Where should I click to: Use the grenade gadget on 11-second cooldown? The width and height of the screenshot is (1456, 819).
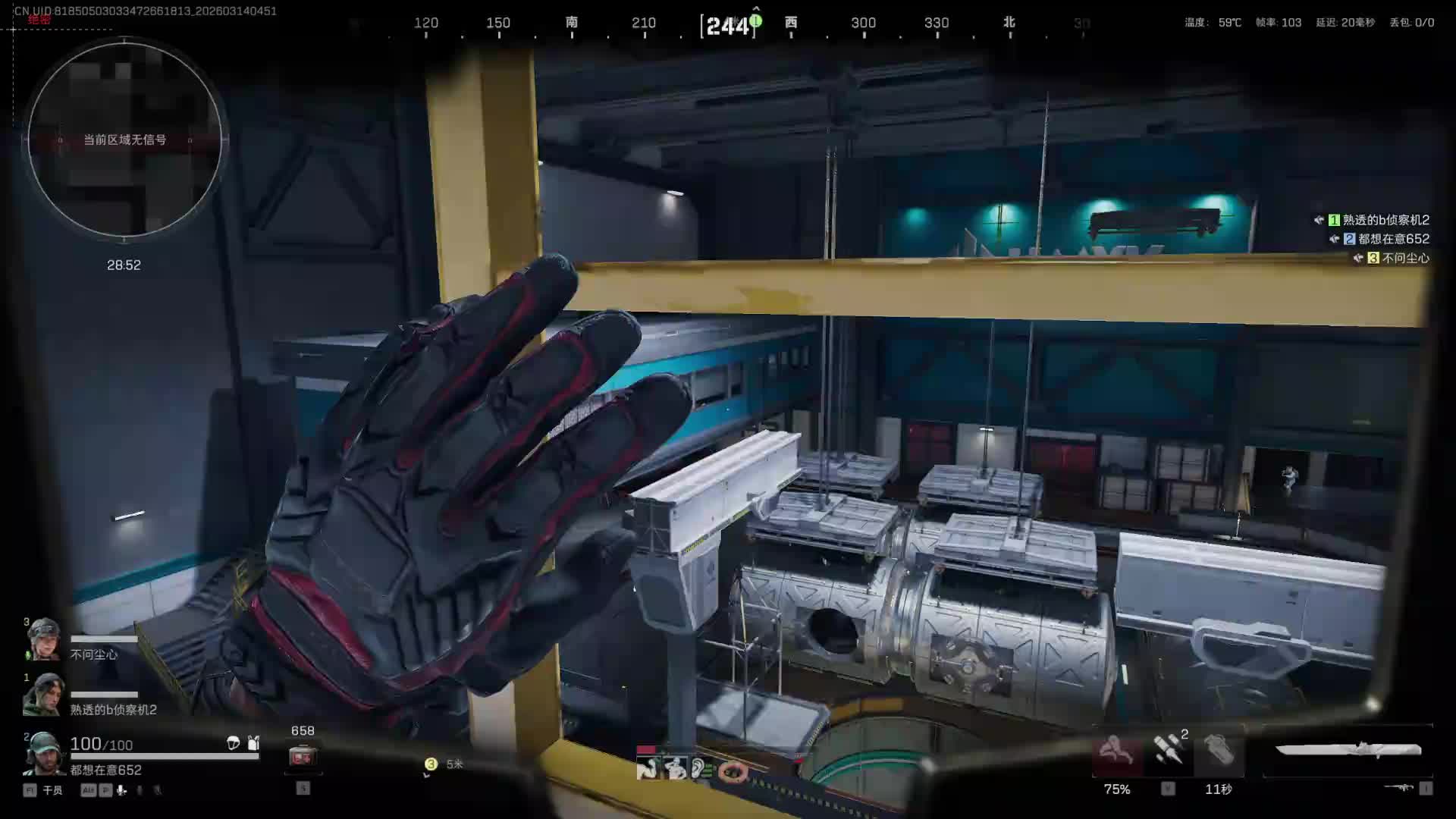click(x=1219, y=752)
